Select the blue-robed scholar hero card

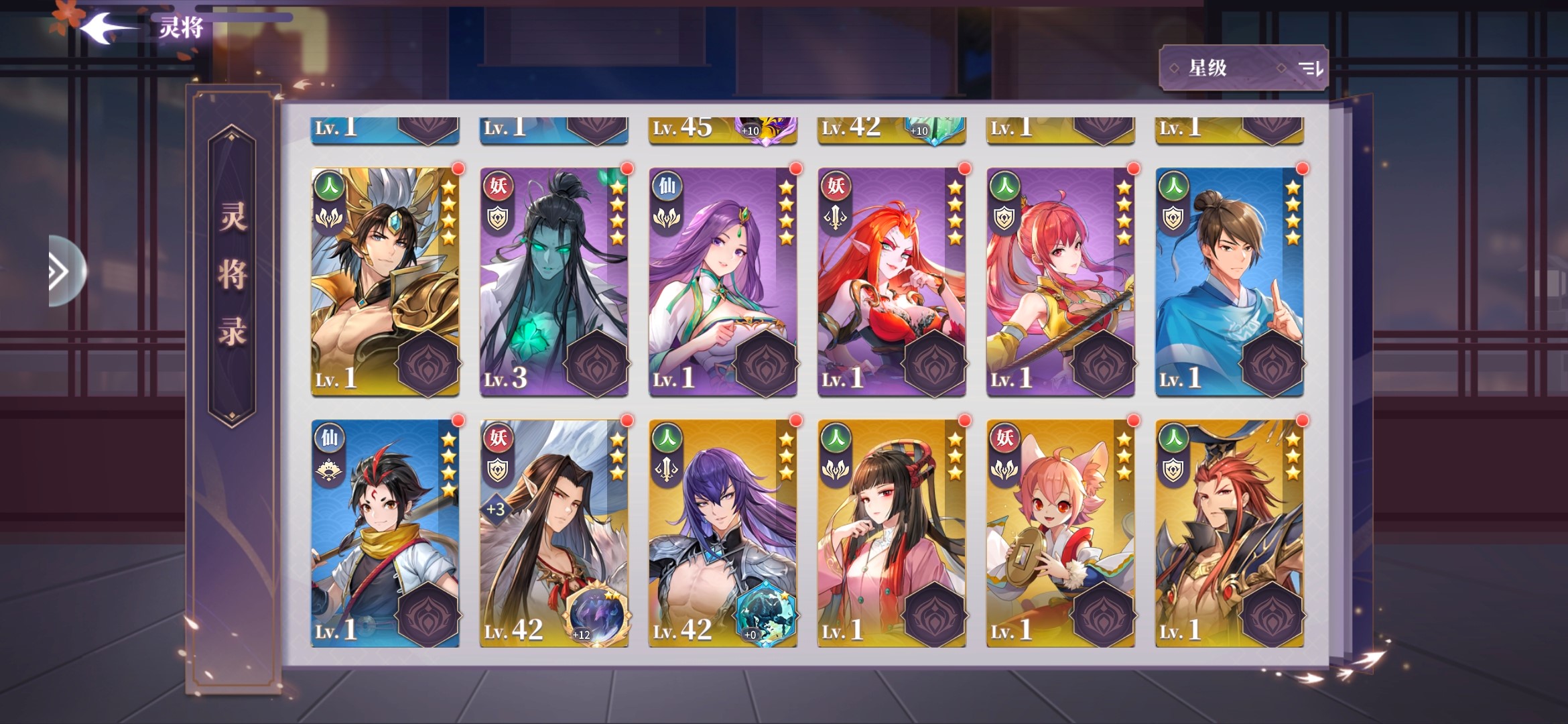click(x=1230, y=282)
